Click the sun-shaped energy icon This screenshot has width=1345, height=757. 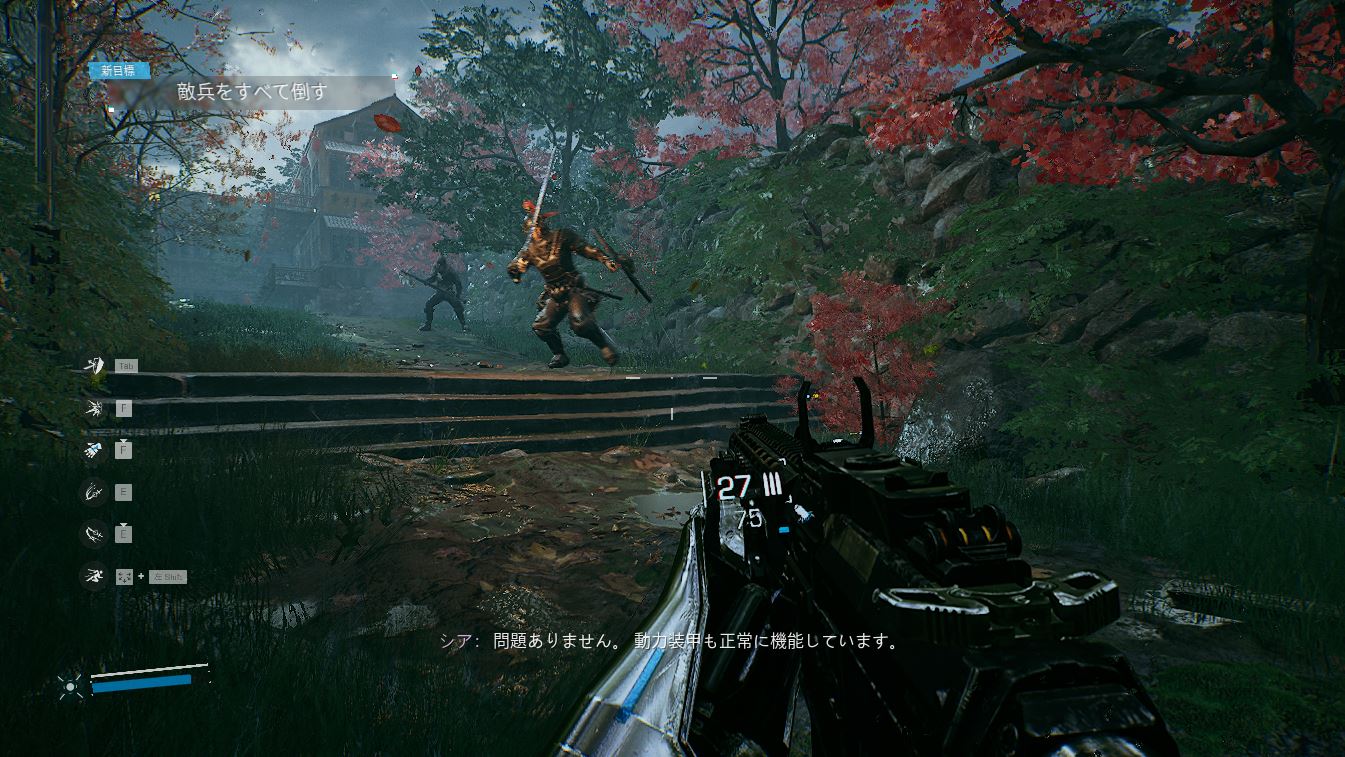click(71, 685)
